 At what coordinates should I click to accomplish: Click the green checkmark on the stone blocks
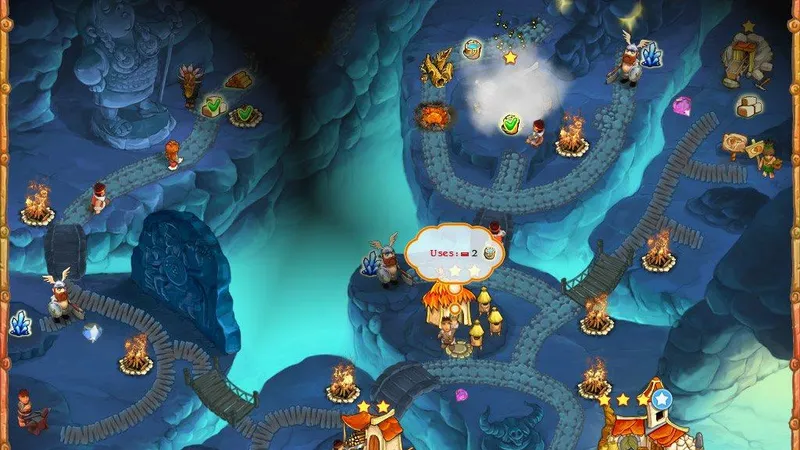pos(212,104)
